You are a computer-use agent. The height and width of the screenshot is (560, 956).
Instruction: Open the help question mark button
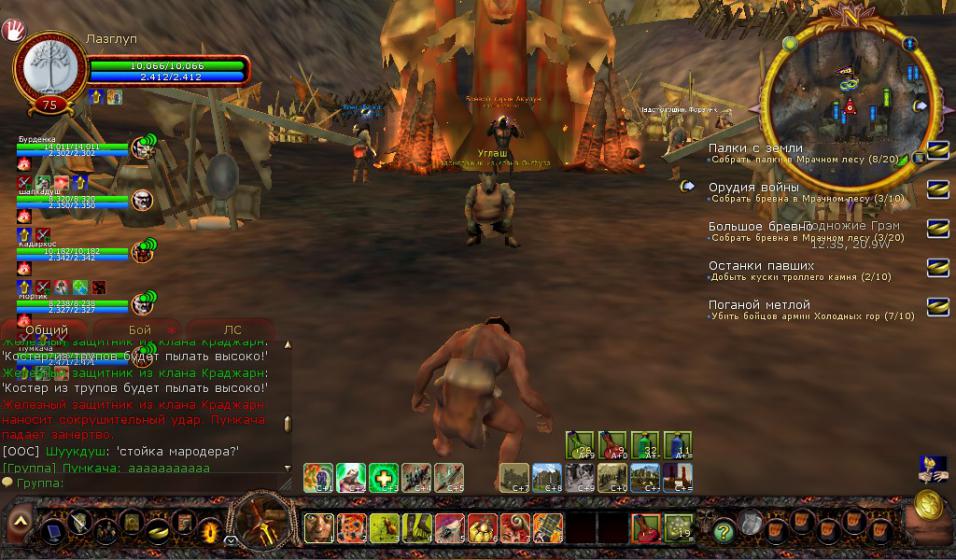point(723,530)
